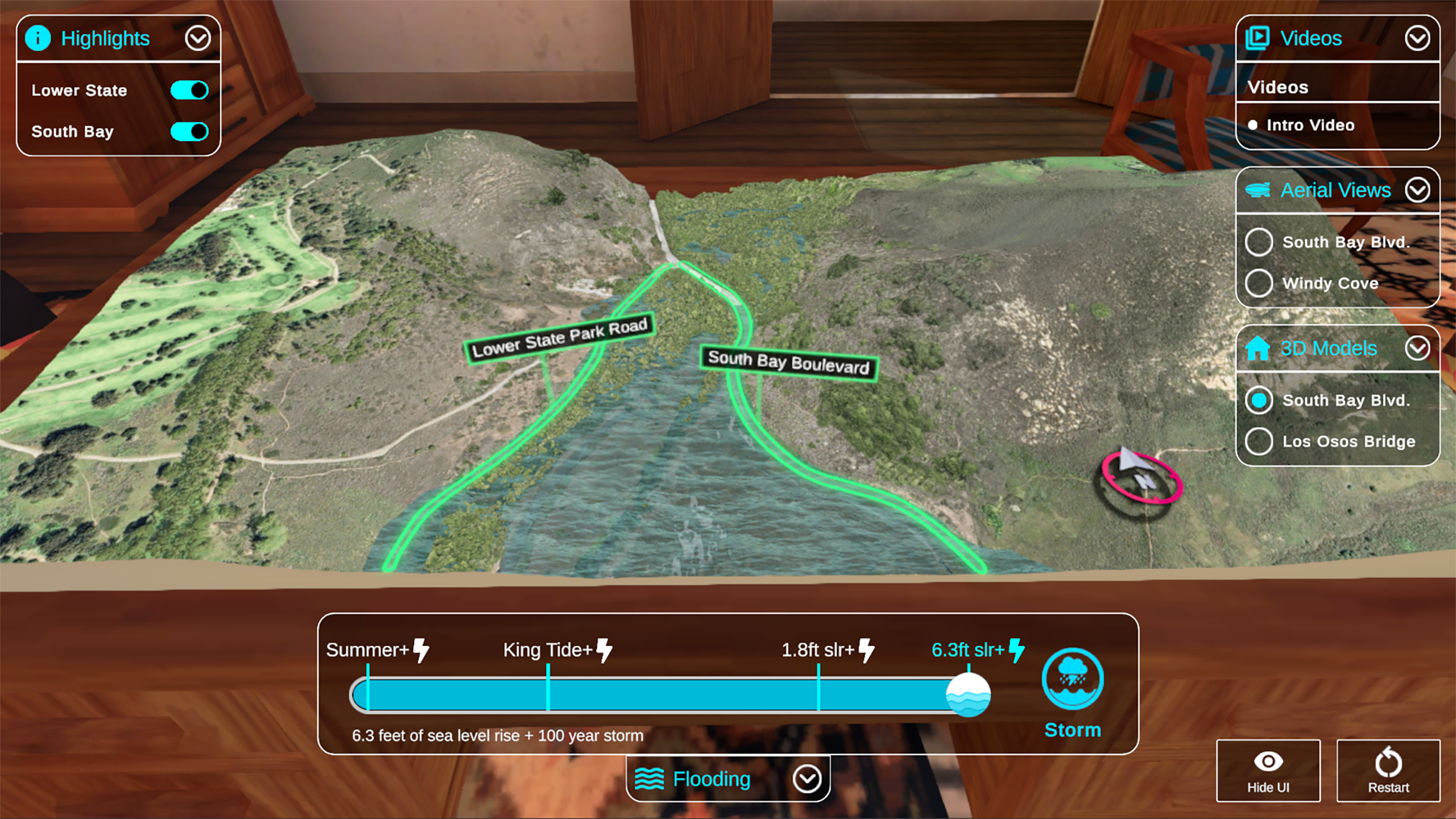Screen dimensions: 1456x819
Task: Select South Bay Blvd. aerial view
Action: (x=1259, y=242)
